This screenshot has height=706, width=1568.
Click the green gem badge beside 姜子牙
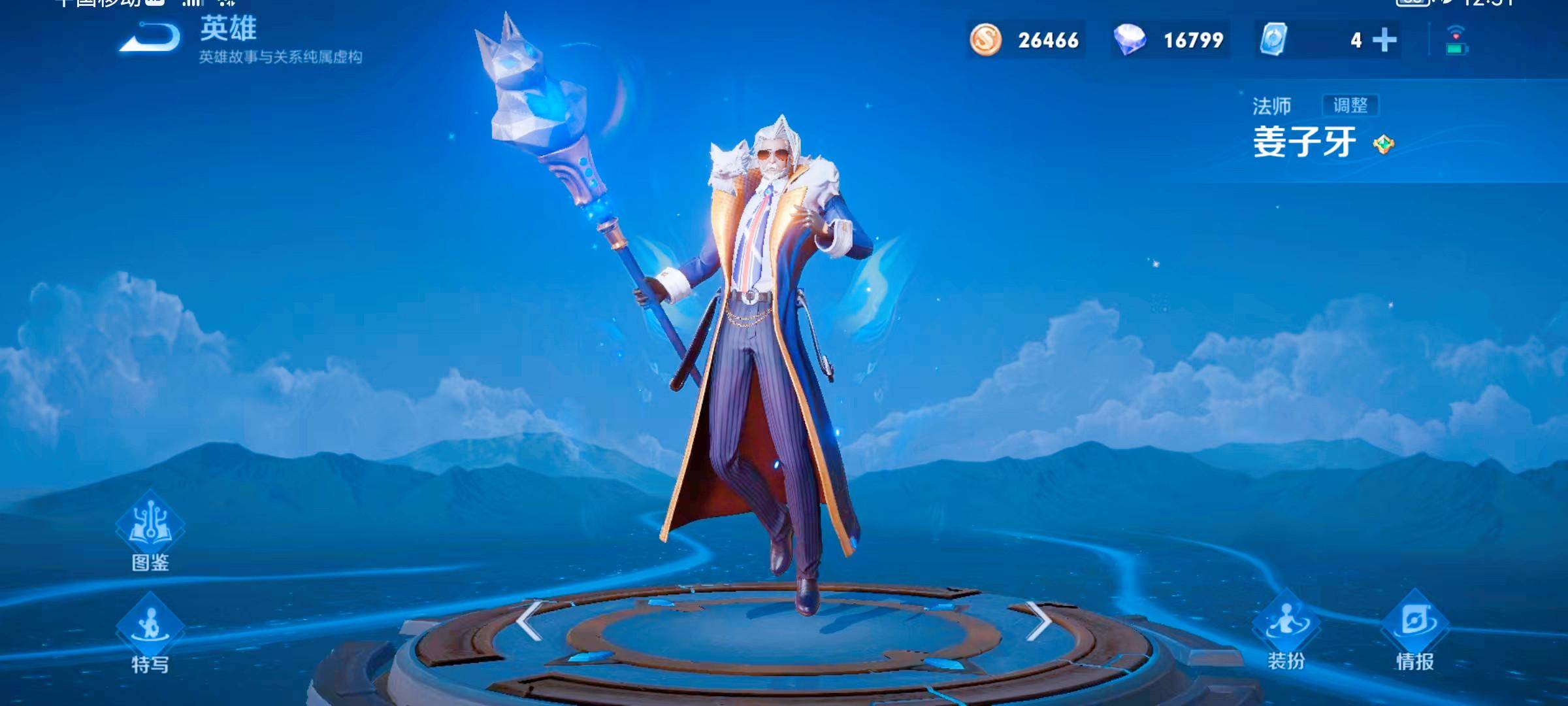[x=1384, y=144]
